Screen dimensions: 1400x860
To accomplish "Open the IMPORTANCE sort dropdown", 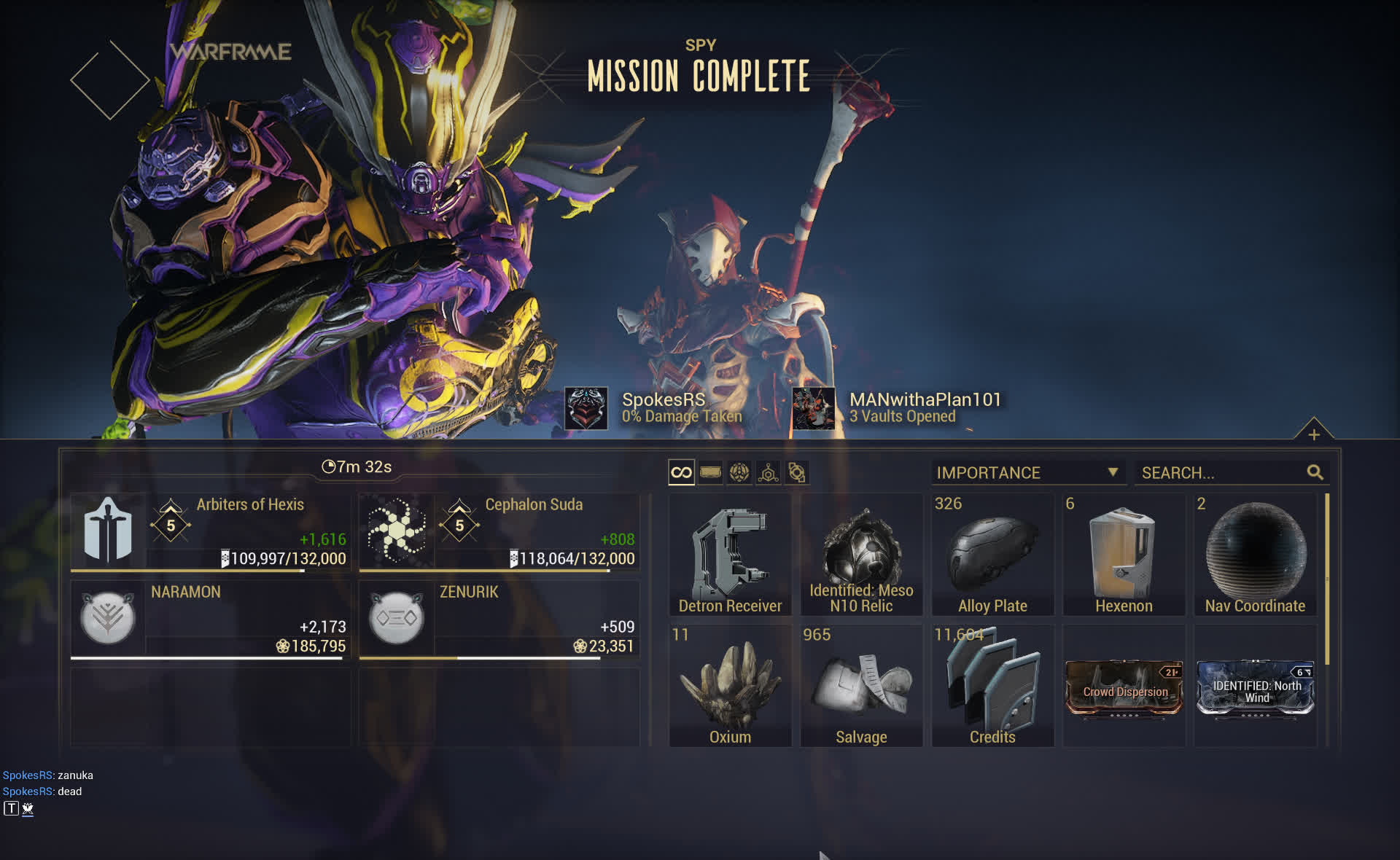I will 1027,473.
